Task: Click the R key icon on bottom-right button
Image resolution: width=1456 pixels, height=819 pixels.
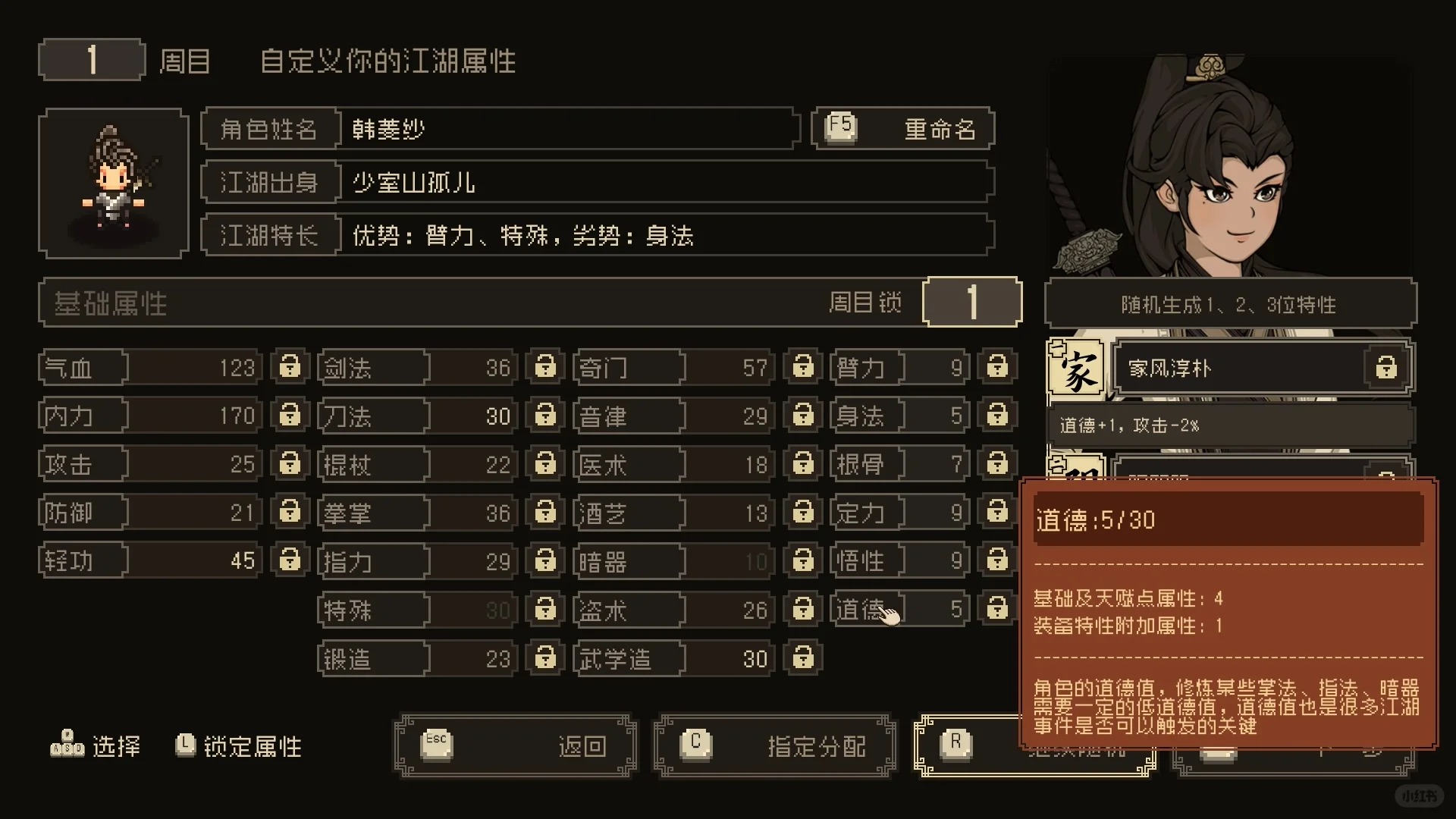Action: coord(957,745)
